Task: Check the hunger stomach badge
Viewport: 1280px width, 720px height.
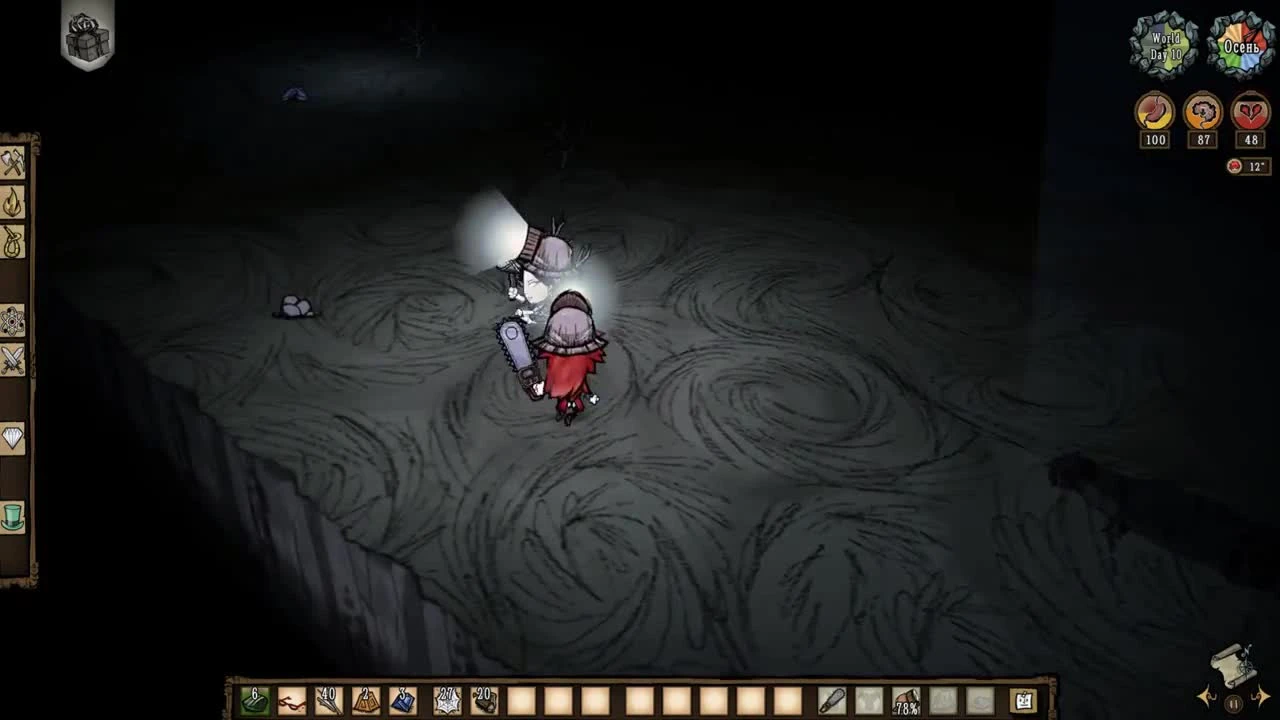Action: point(1153,113)
